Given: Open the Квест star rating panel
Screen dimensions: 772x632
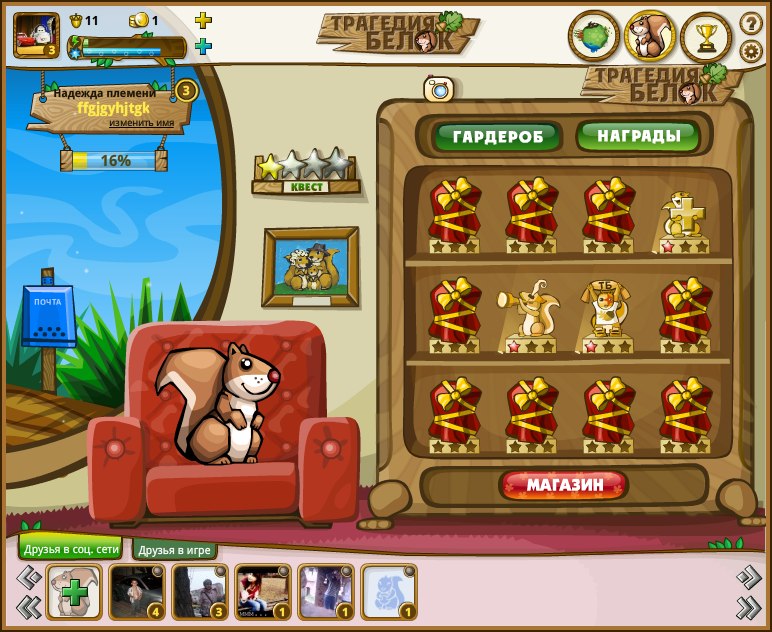Looking at the screenshot, I should (x=306, y=172).
